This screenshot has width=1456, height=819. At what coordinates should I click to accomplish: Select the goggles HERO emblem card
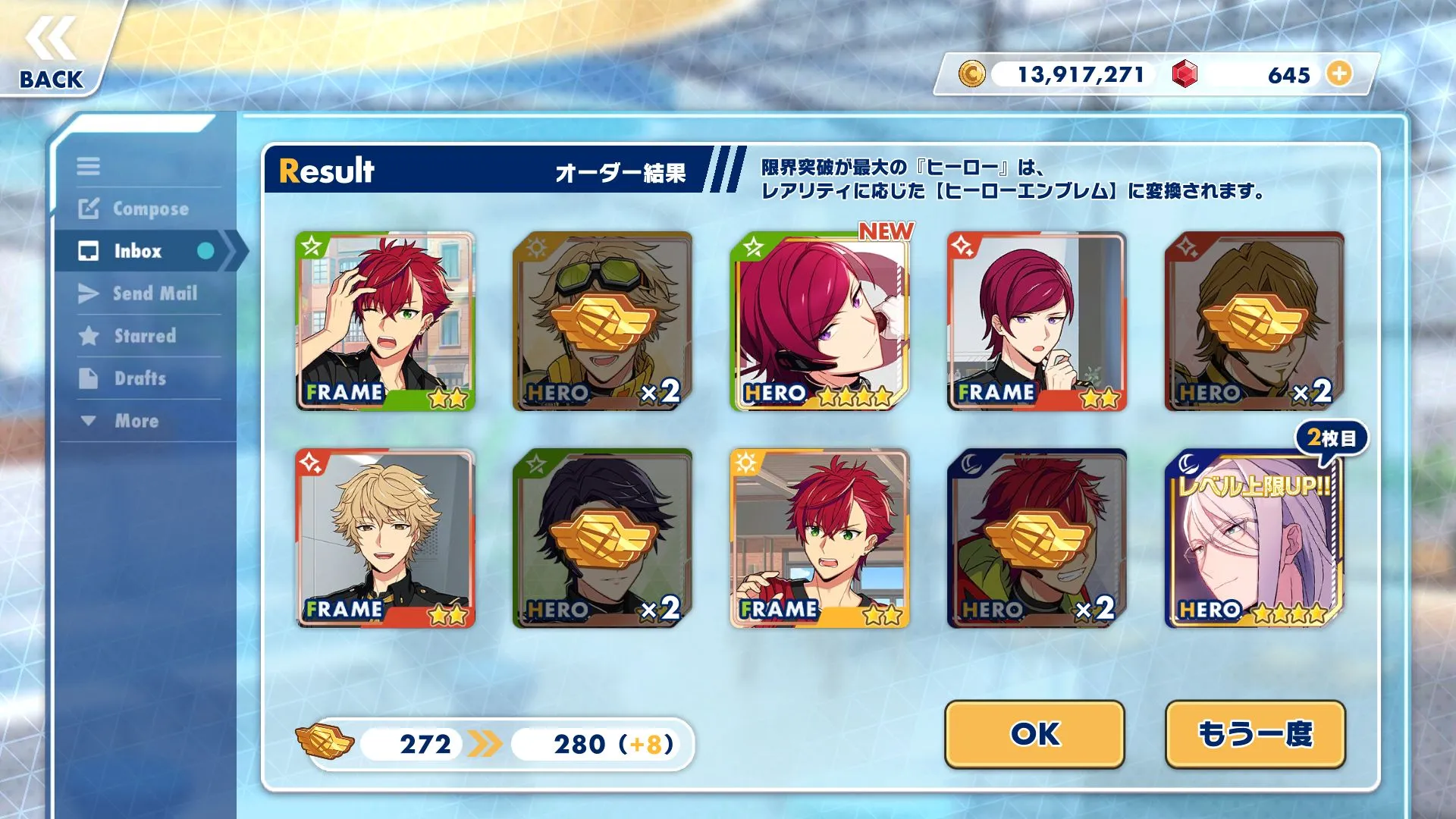(602, 322)
